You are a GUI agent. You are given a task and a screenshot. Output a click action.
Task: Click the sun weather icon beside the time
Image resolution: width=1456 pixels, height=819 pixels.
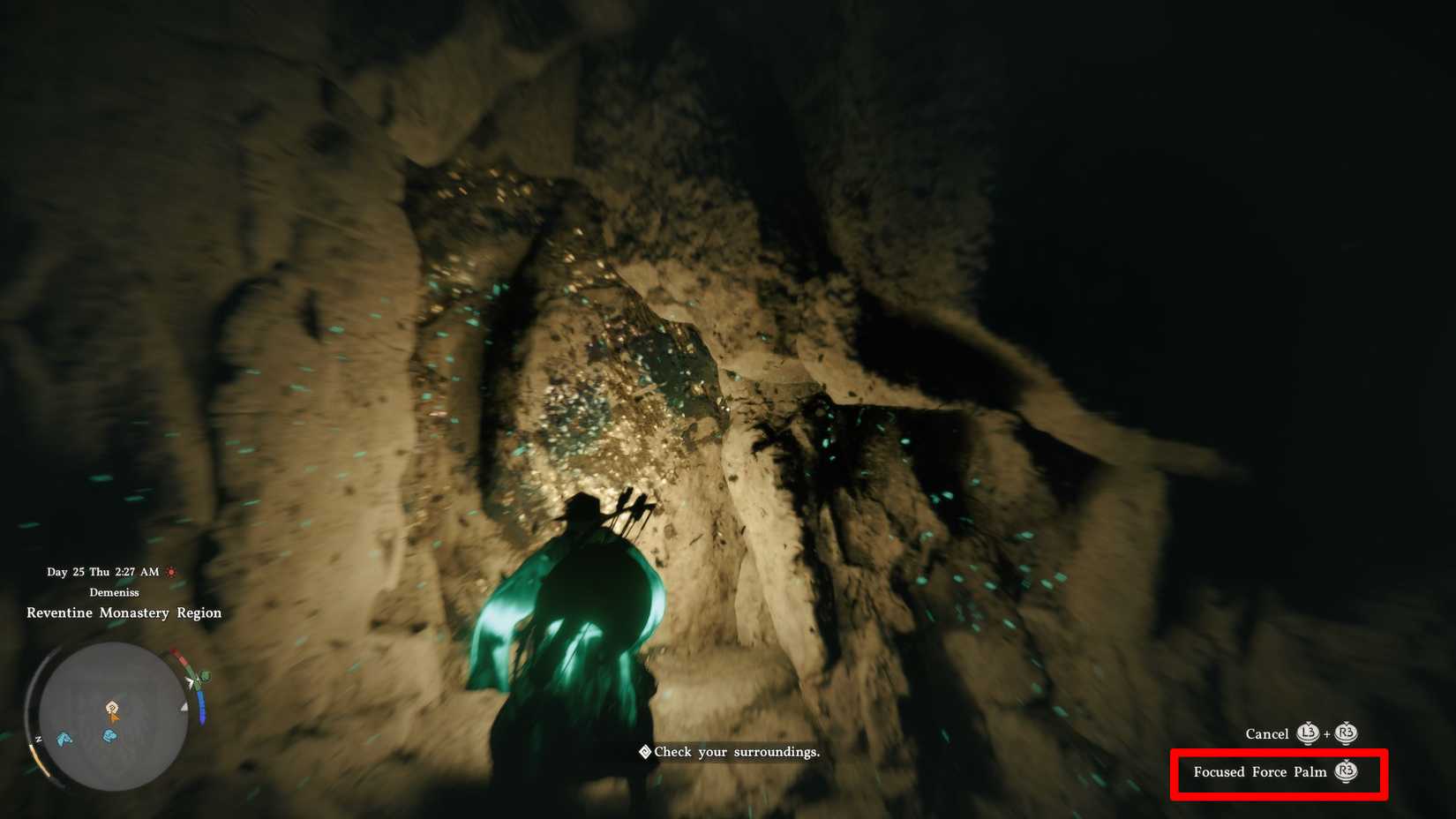coord(172,573)
